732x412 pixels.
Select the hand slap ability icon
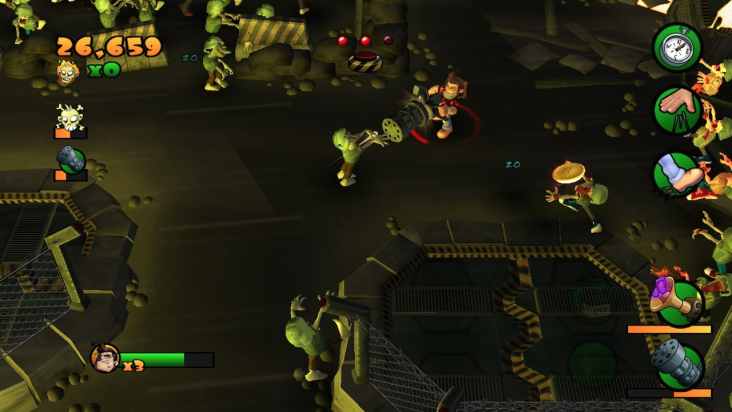tap(677, 109)
